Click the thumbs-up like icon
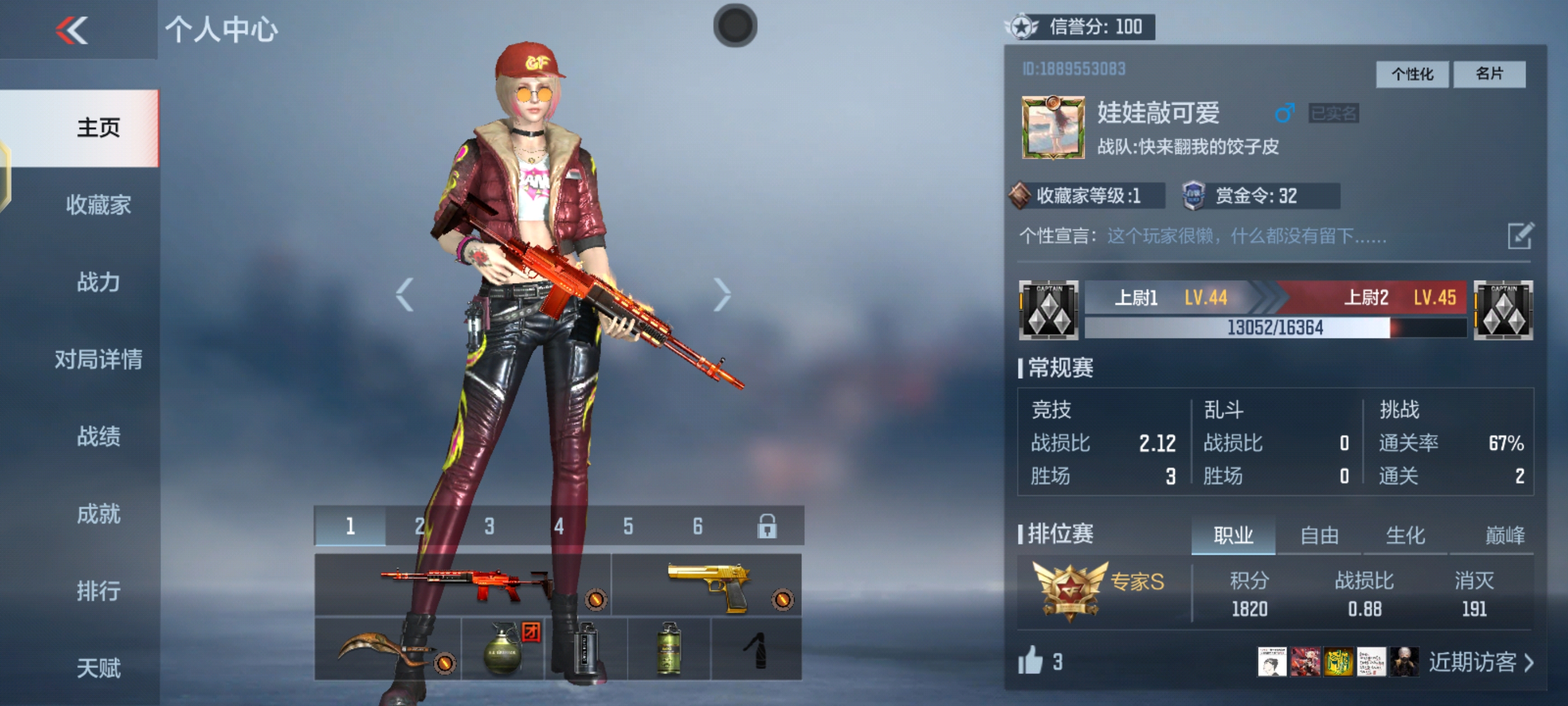Viewport: 1568px width, 706px height. (1030, 661)
